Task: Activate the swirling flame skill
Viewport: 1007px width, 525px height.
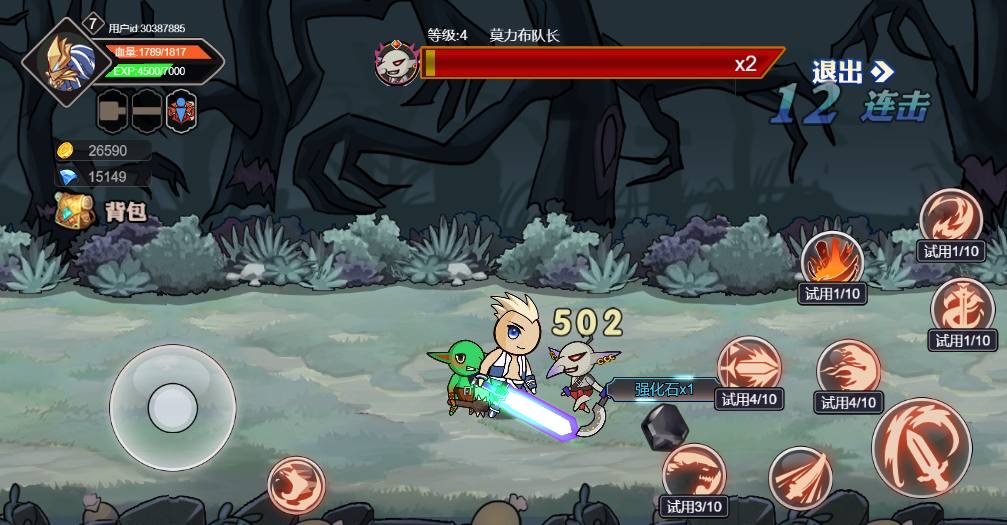Action: [950, 217]
